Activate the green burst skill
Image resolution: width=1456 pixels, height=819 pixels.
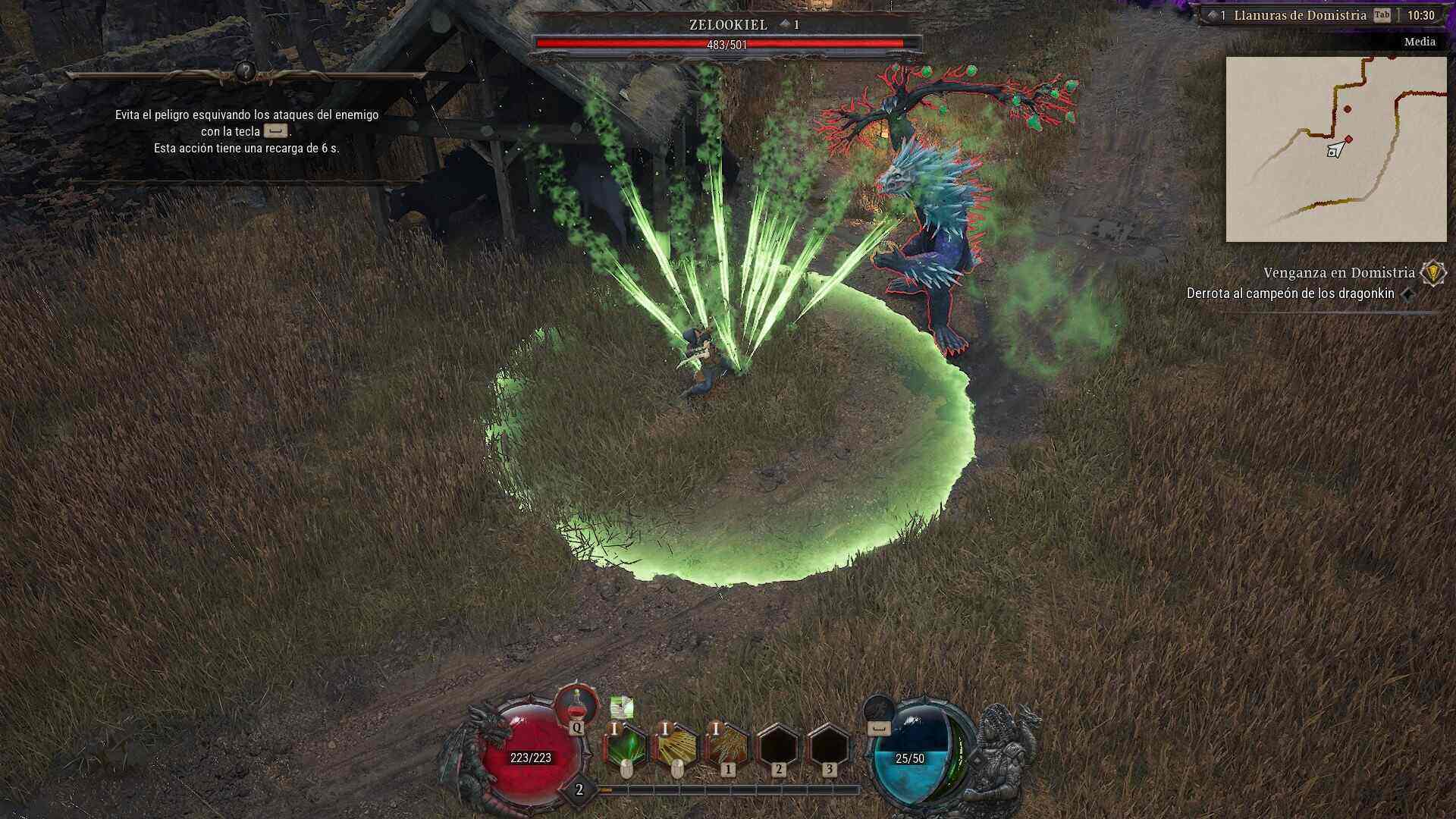[626, 747]
